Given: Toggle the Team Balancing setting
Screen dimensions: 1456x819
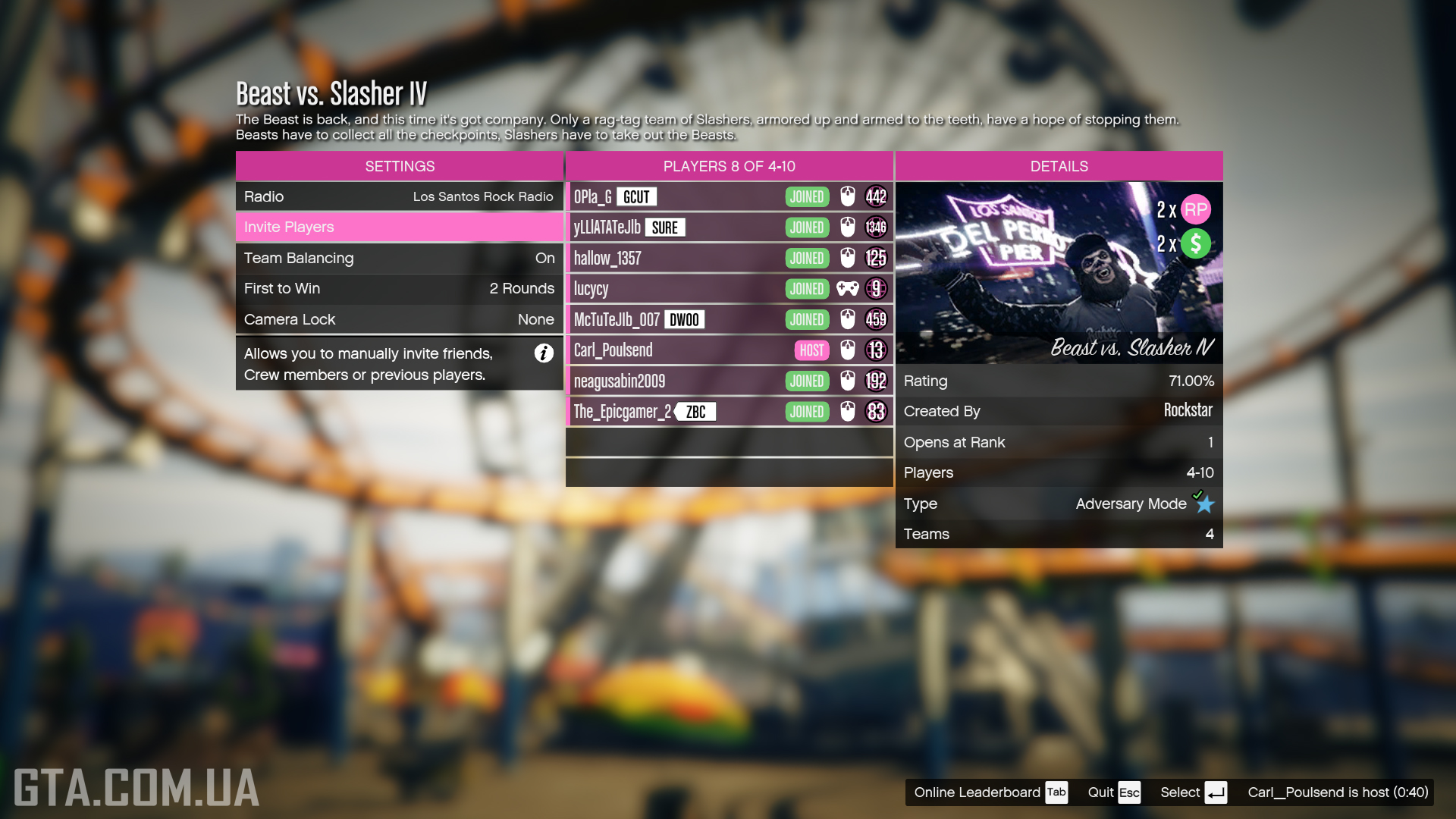Looking at the screenshot, I should 399,258.
